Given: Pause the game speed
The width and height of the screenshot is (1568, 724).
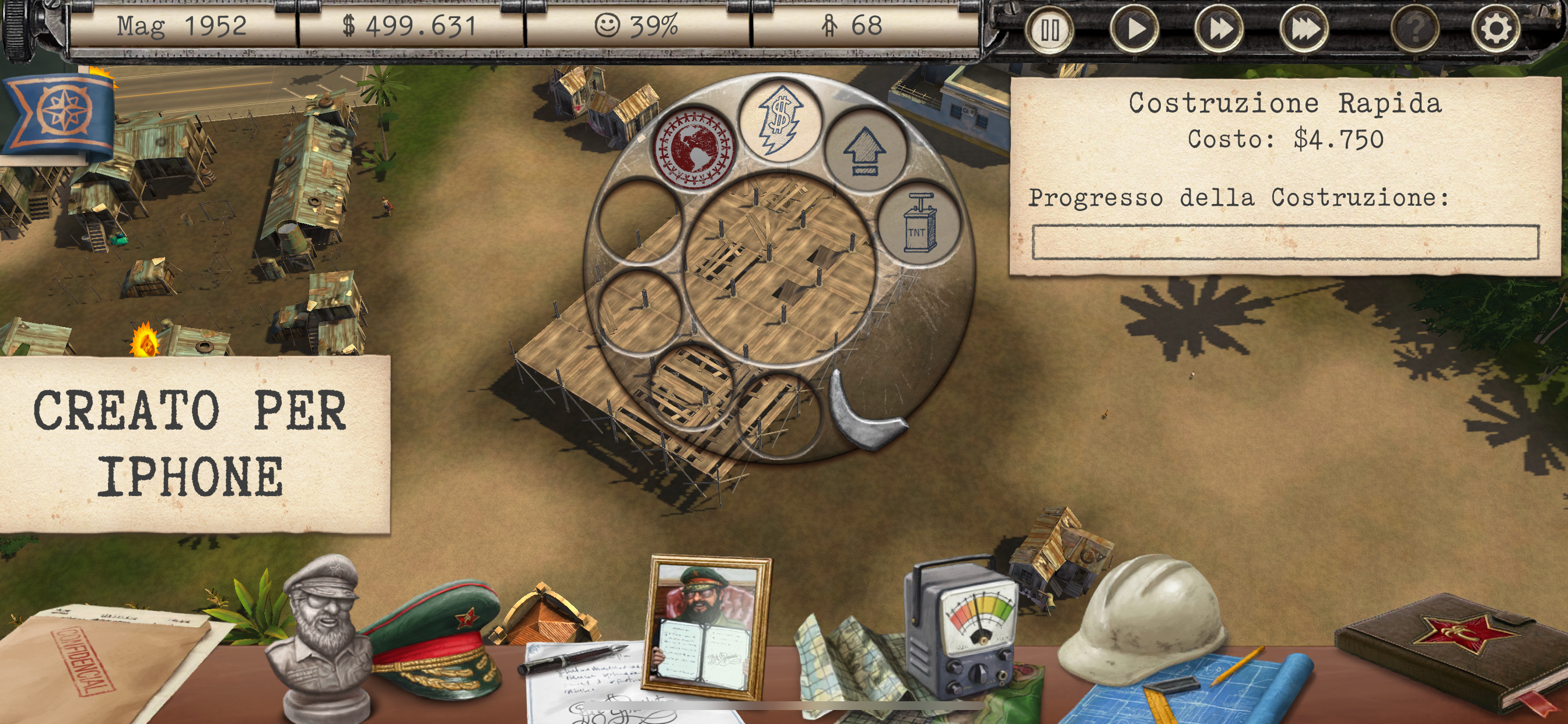Looking at the screenshot, I should pos(1049,29).
